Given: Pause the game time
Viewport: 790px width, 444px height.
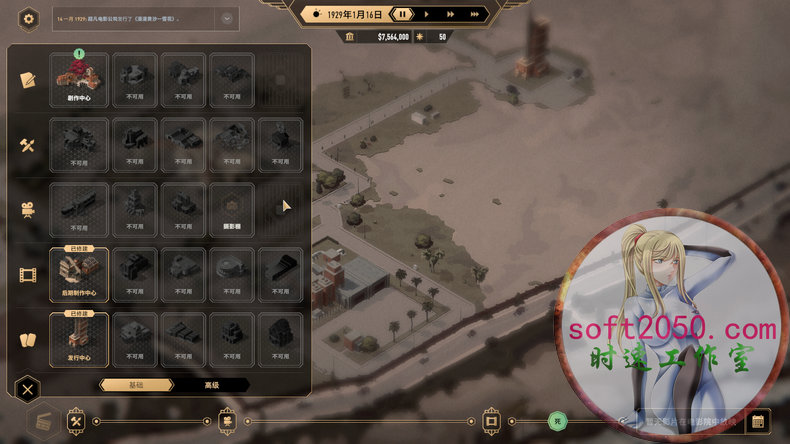Looking at the screenshot, I should click(402, 14).
